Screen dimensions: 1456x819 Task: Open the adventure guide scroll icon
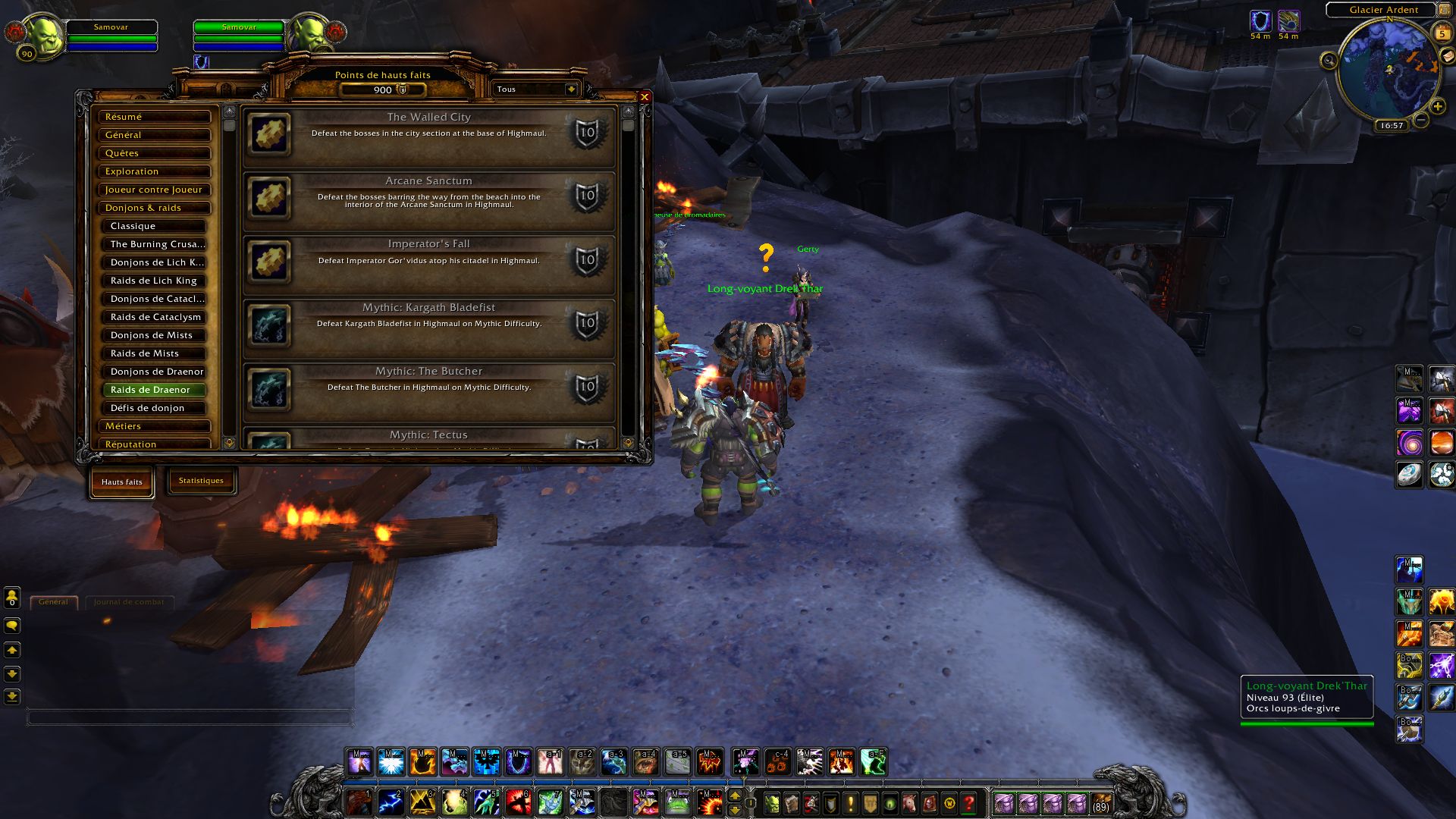[930, 802]
